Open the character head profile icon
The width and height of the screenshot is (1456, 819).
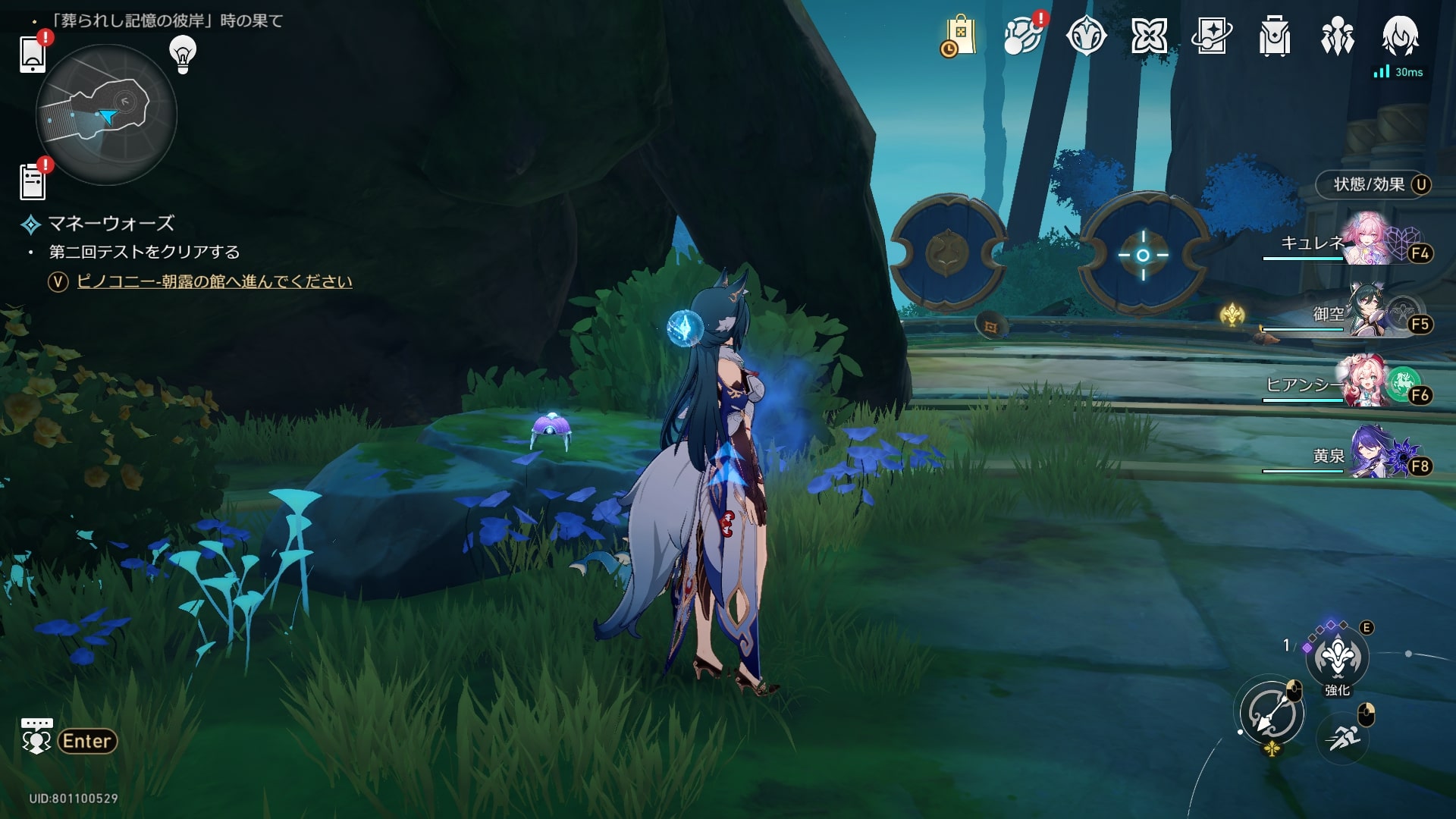1401,36
